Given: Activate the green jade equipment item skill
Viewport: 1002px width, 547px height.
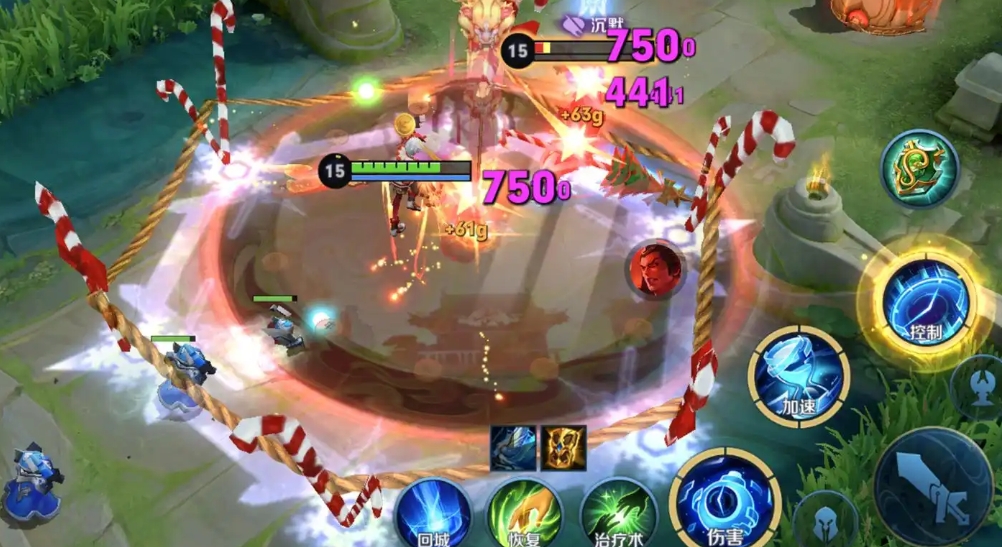Looking at the screenshot, I should 919,169.
